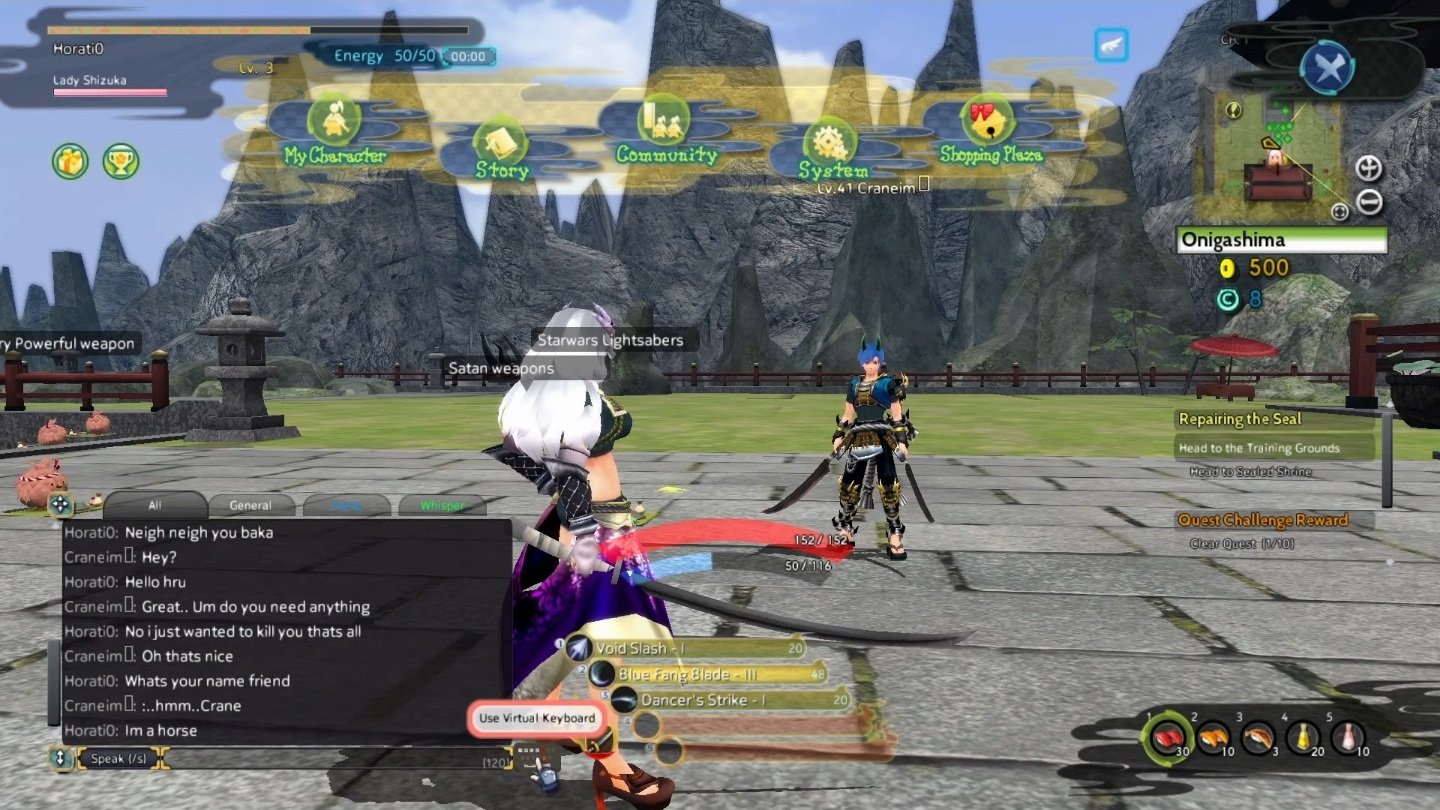Switch to the Whisper chat tab
The height and width of the screenshot is (810, 1440).
(442, 505)
